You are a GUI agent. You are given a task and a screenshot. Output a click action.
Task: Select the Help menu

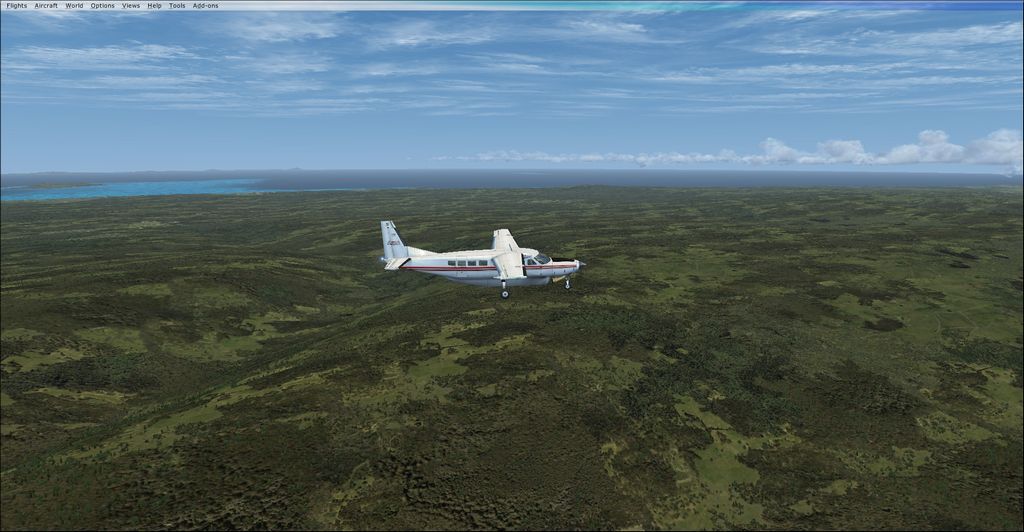point(154,6)
